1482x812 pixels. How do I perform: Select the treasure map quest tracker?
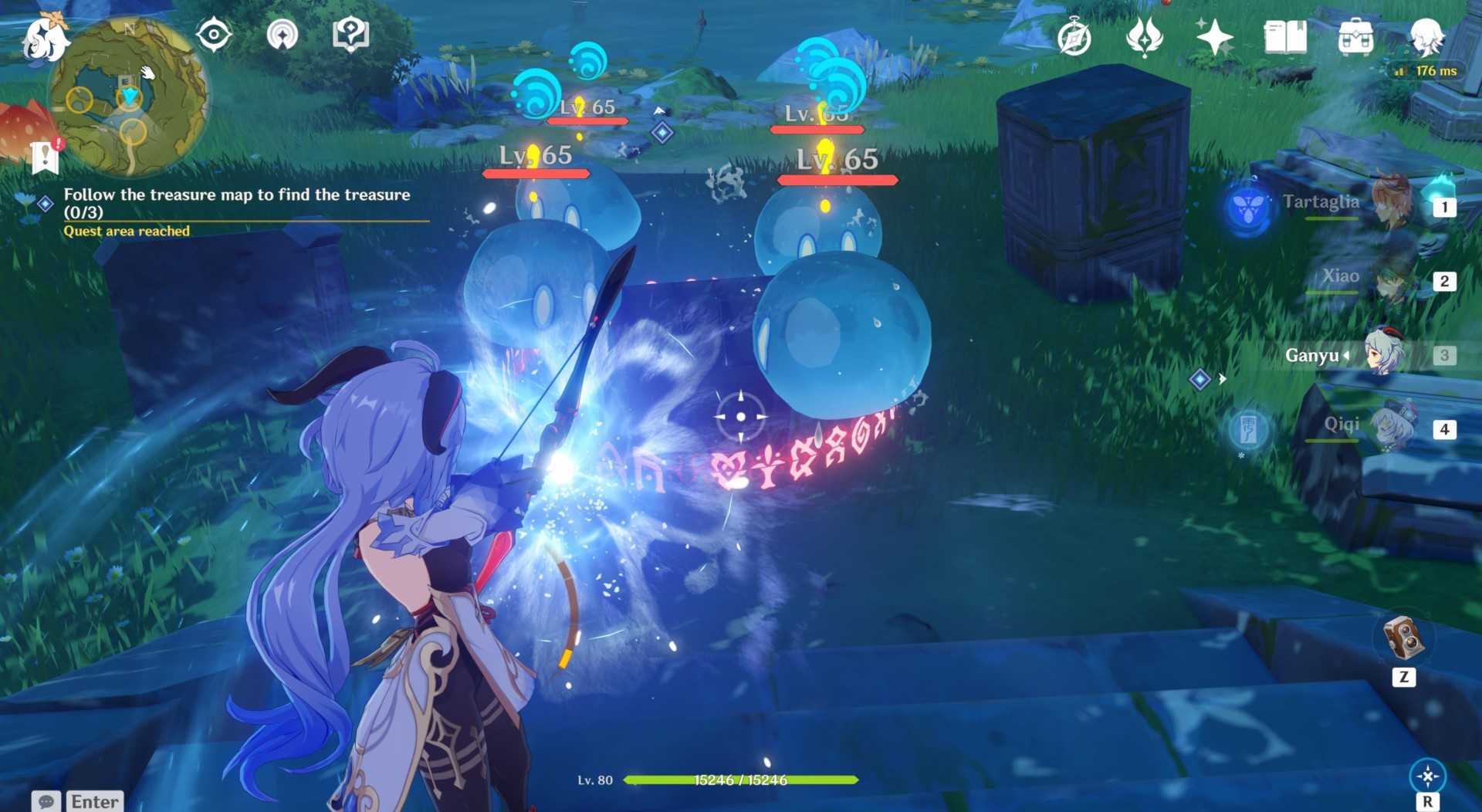point(236,203)
